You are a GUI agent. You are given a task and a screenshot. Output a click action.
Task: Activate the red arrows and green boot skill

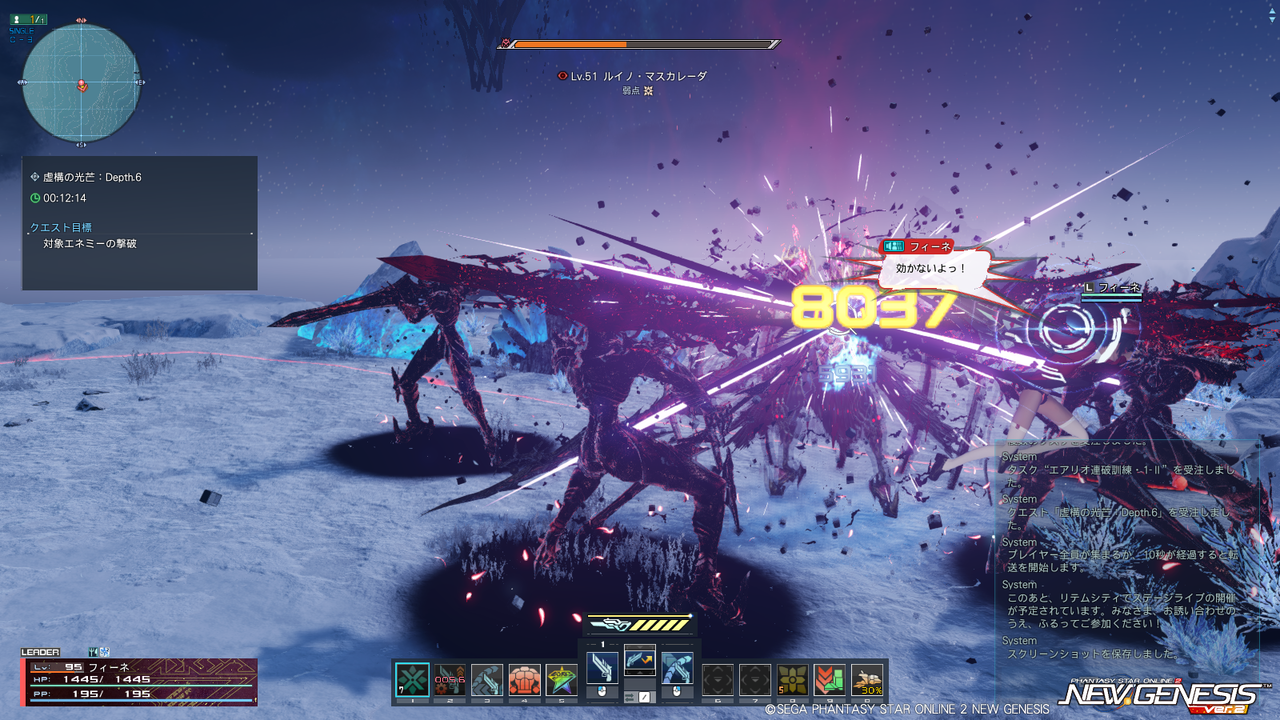(x=830, y=680)
